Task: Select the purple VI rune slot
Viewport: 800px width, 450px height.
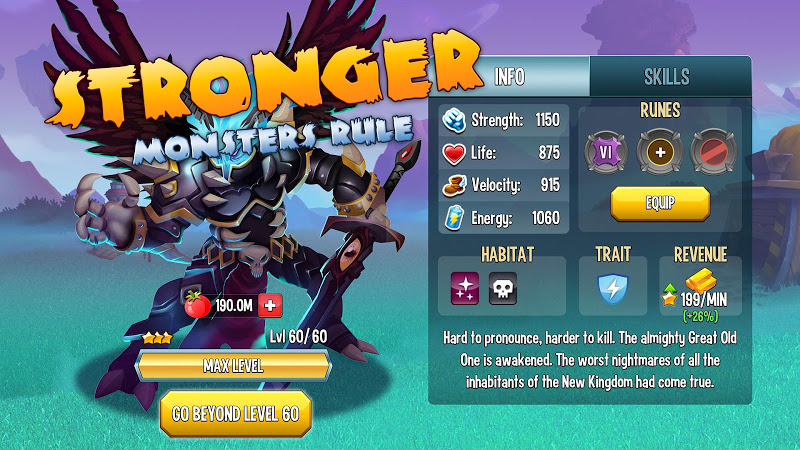Action: tap(604, 150)
